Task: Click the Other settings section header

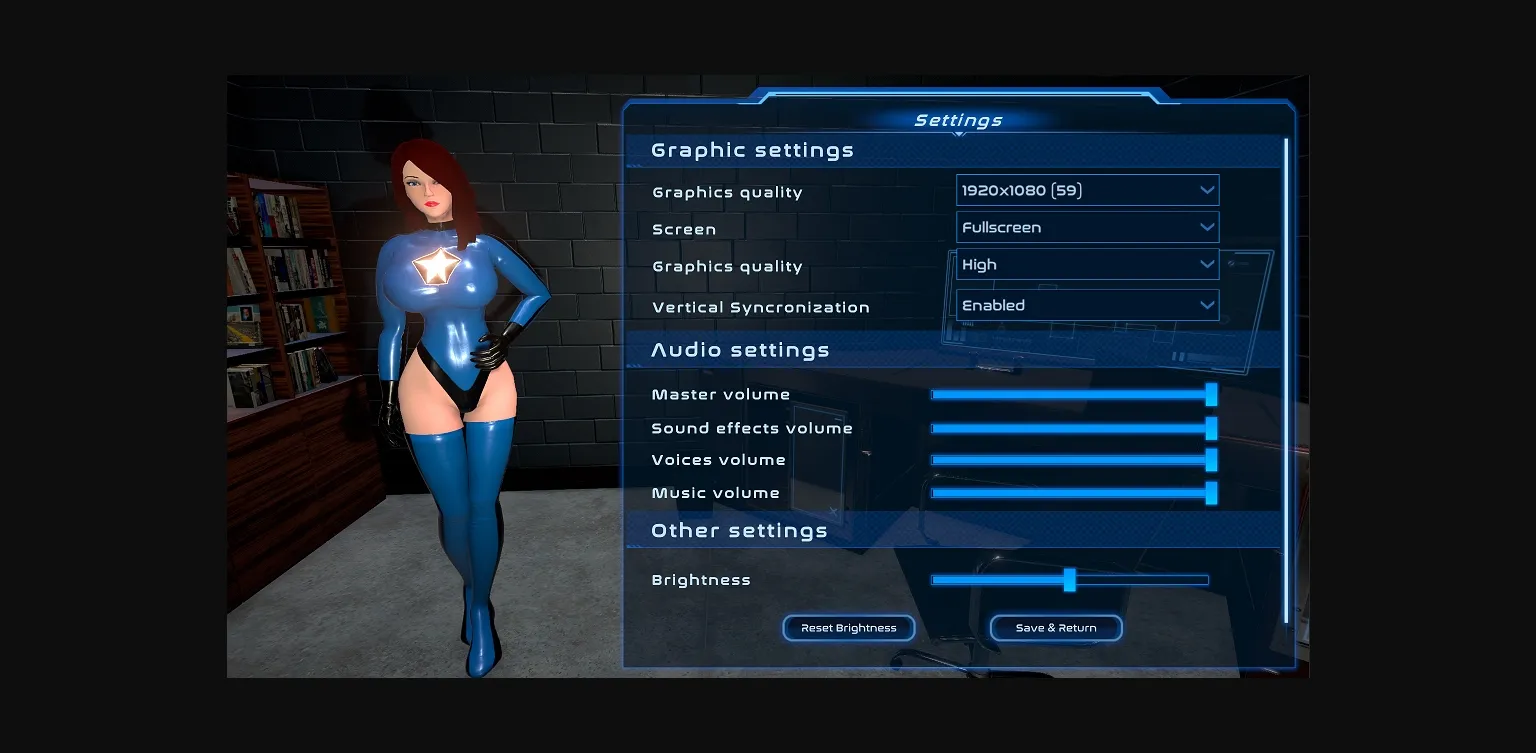Action: coord(739,530)
